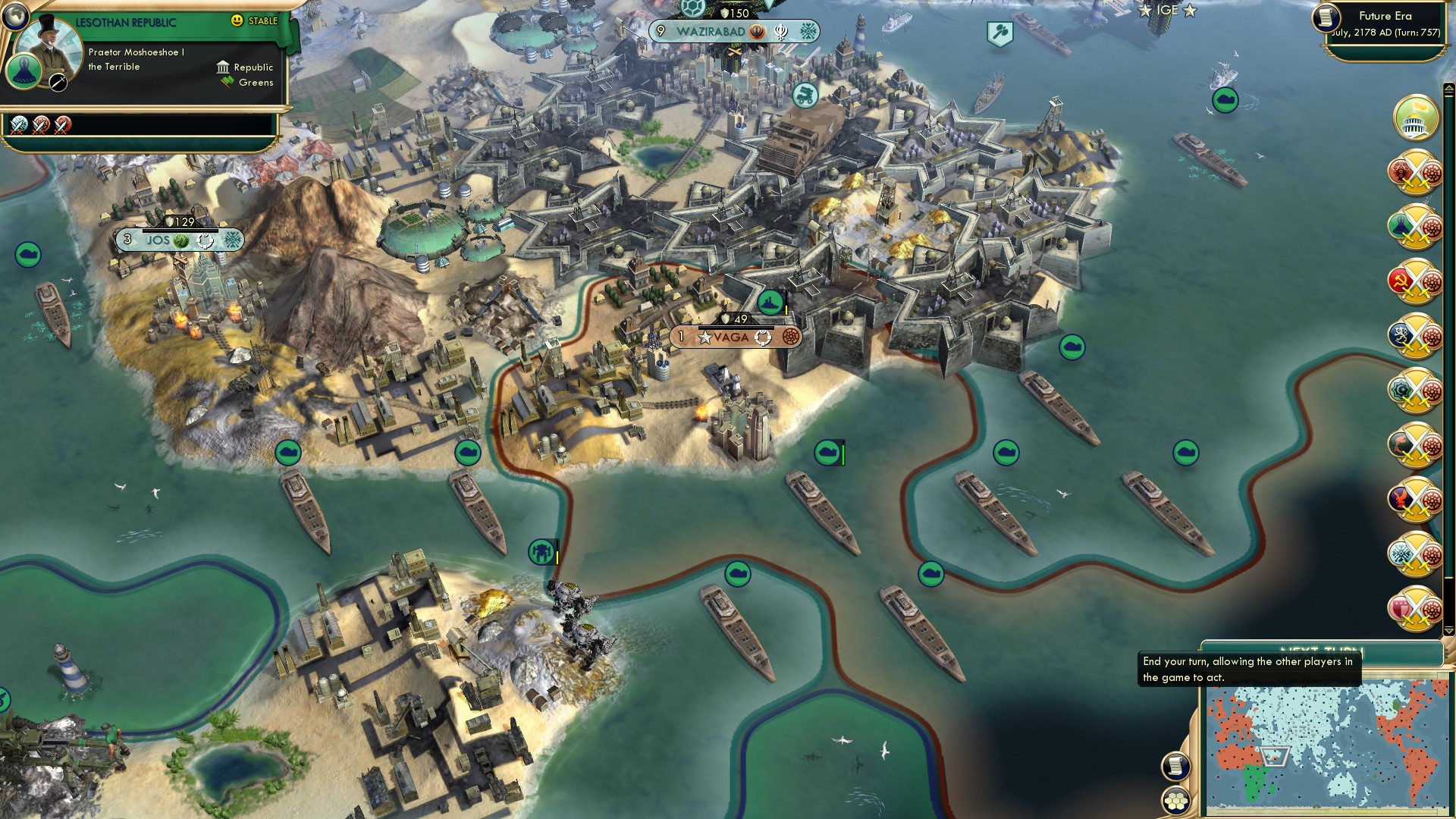Click the snowflake icon on Wazirabad's city banner
The height and width of the screenshot is (819, 1456).
[806, 32]
